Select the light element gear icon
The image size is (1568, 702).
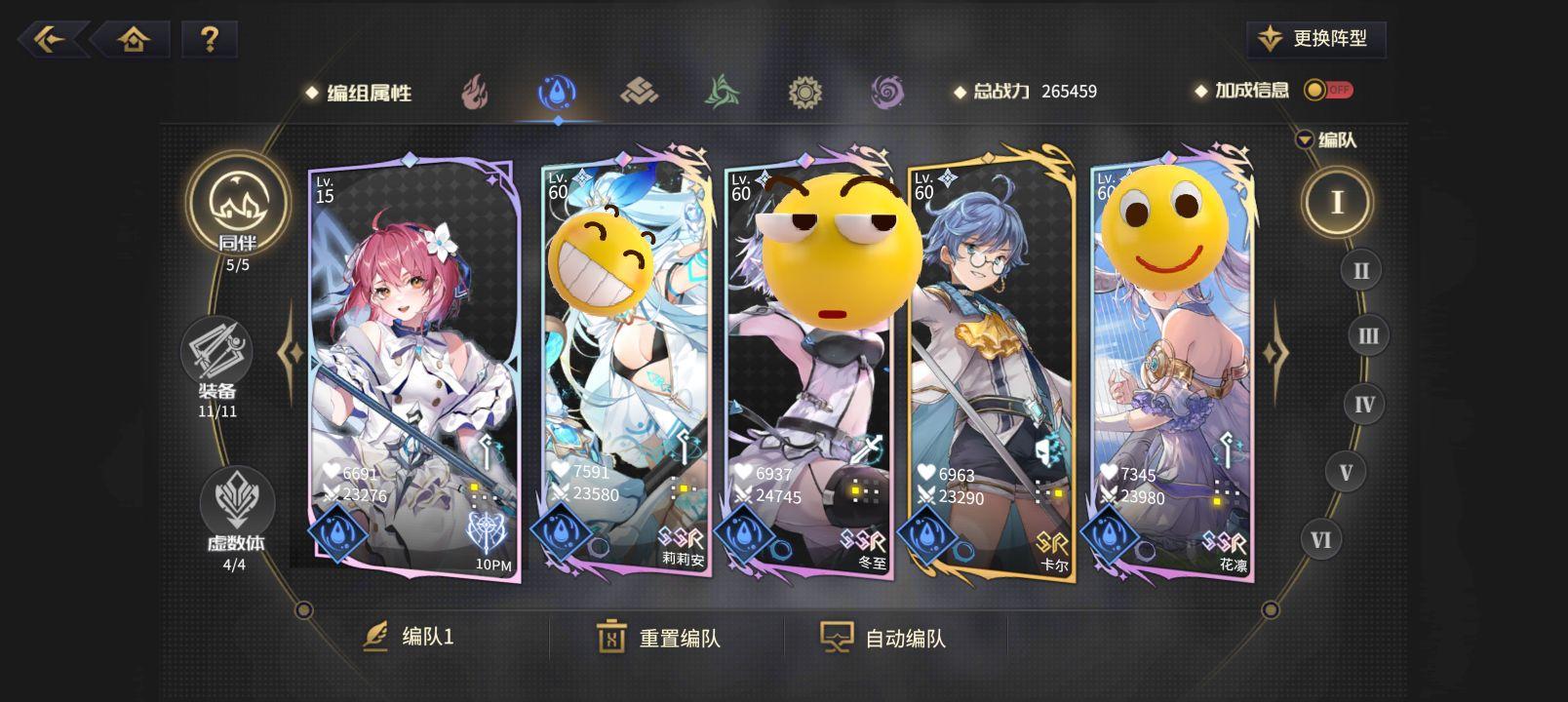coord(806,92)
